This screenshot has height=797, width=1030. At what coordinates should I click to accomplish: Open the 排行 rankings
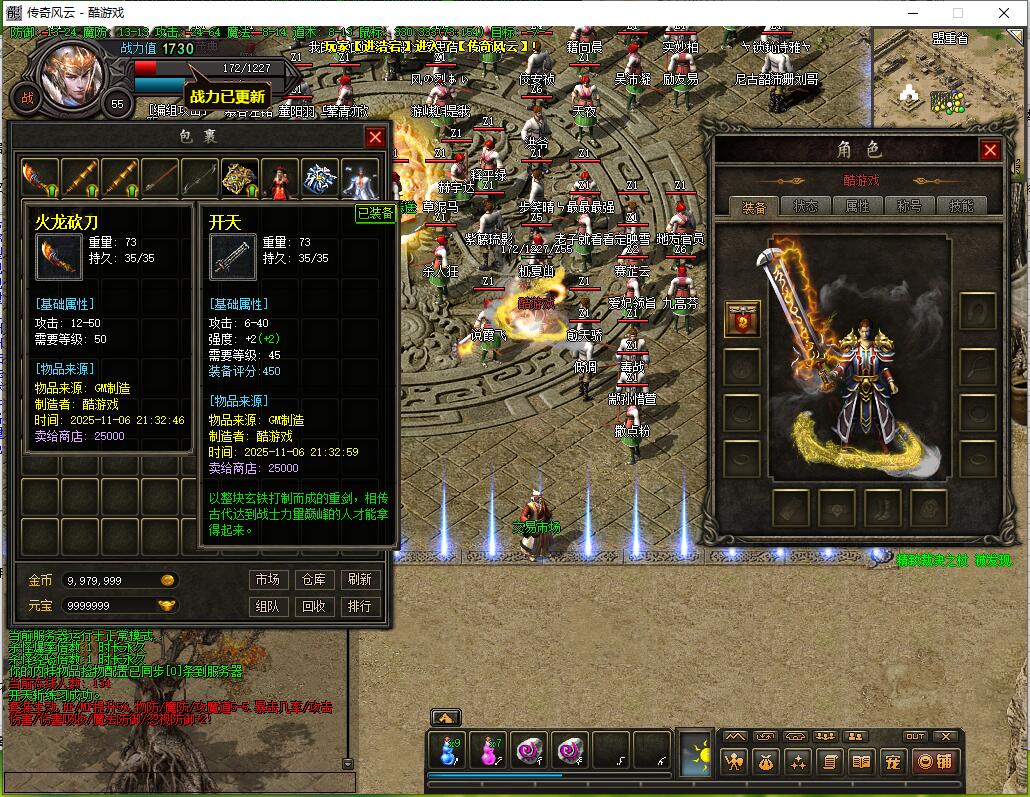tap(359, 606)
